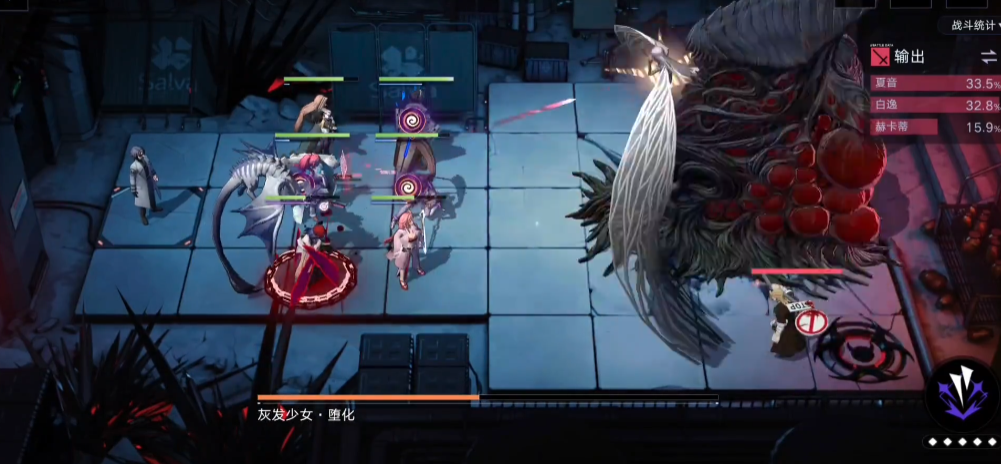This screenshot has height=464, width=1001.
Task: Click the 赫卡蒂 damage row
Action: [935, 127]
